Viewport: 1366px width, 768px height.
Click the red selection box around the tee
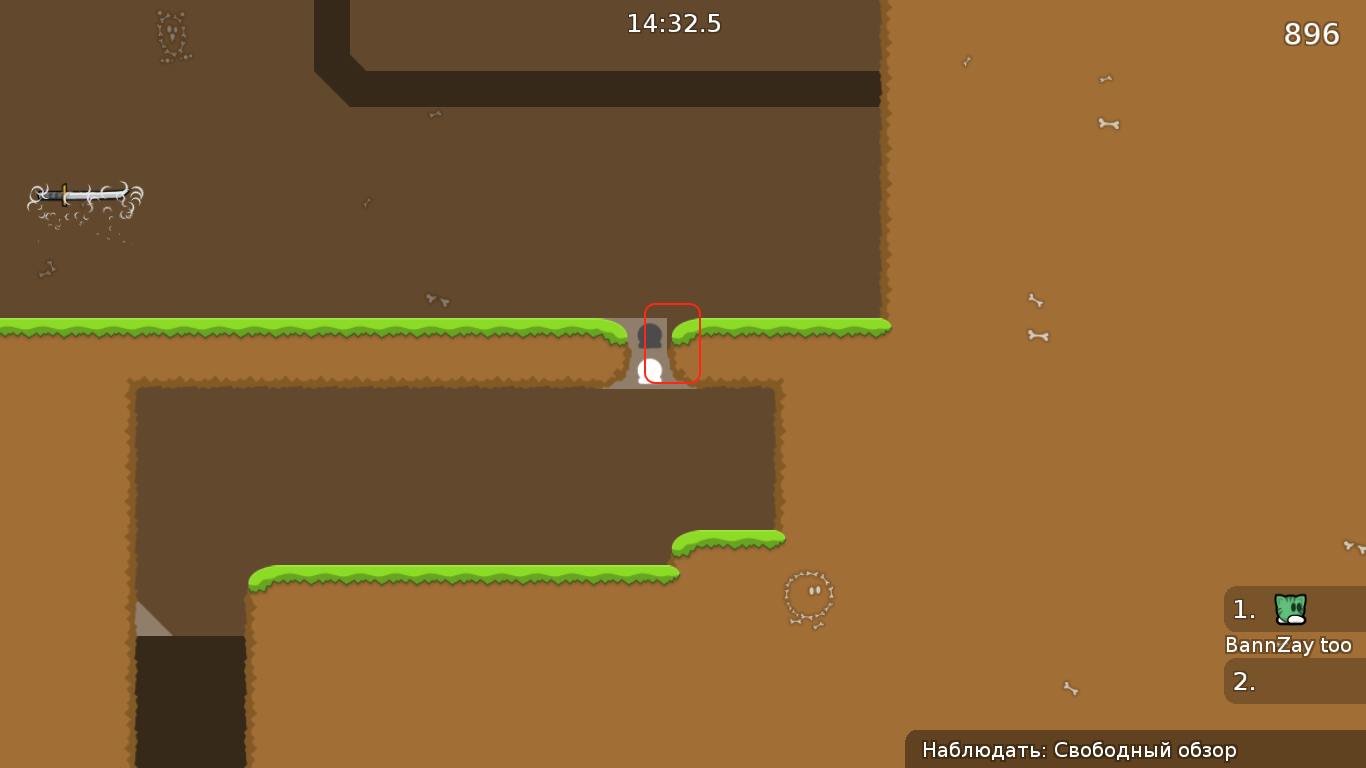pyautogui.click(x=672, y=342)
